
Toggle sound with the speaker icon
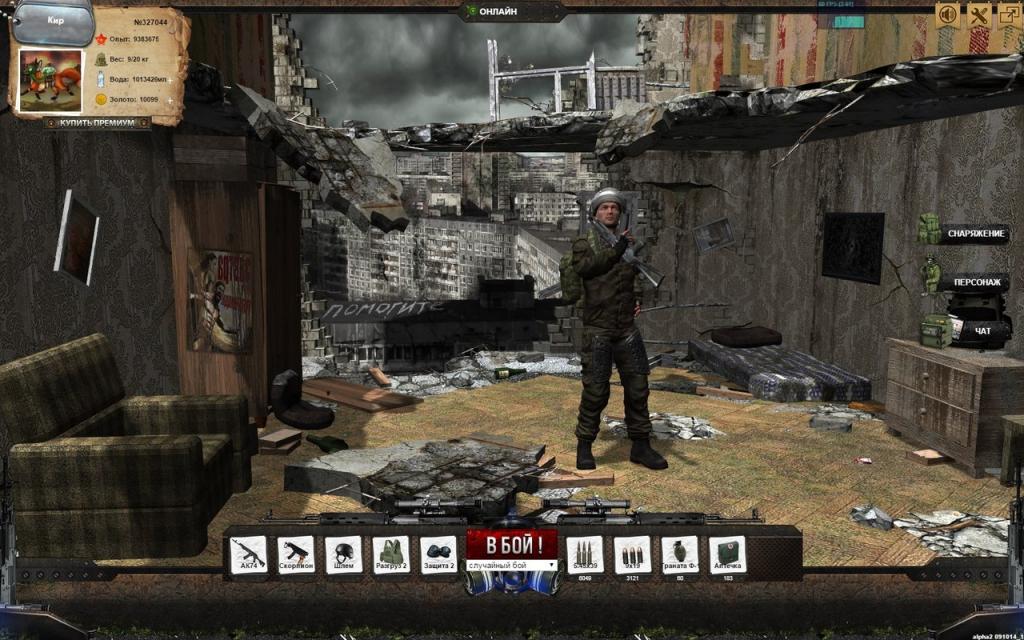click(x=946, y=15)
